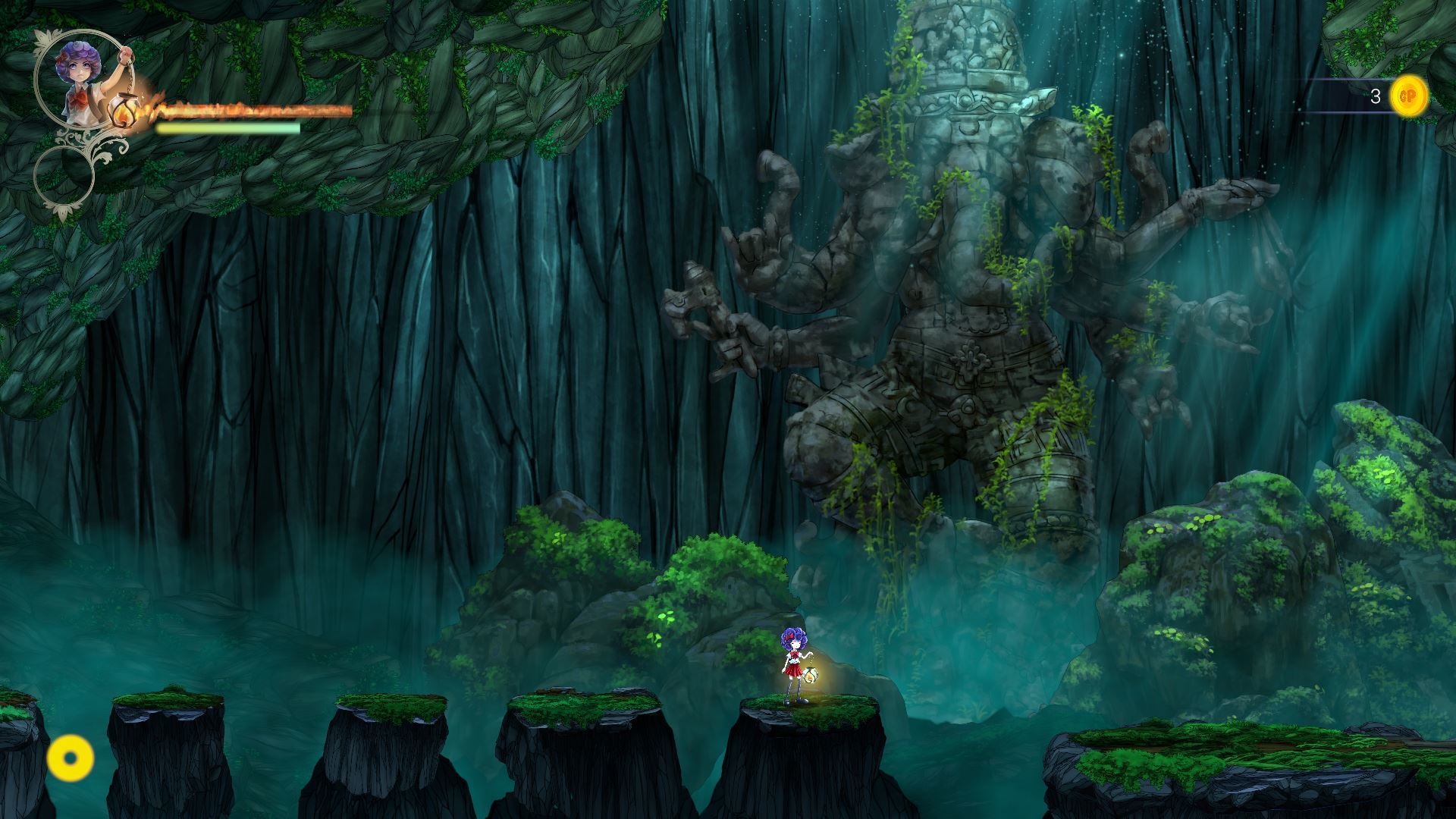Select the flaming lantern icon

coord(123,111)
